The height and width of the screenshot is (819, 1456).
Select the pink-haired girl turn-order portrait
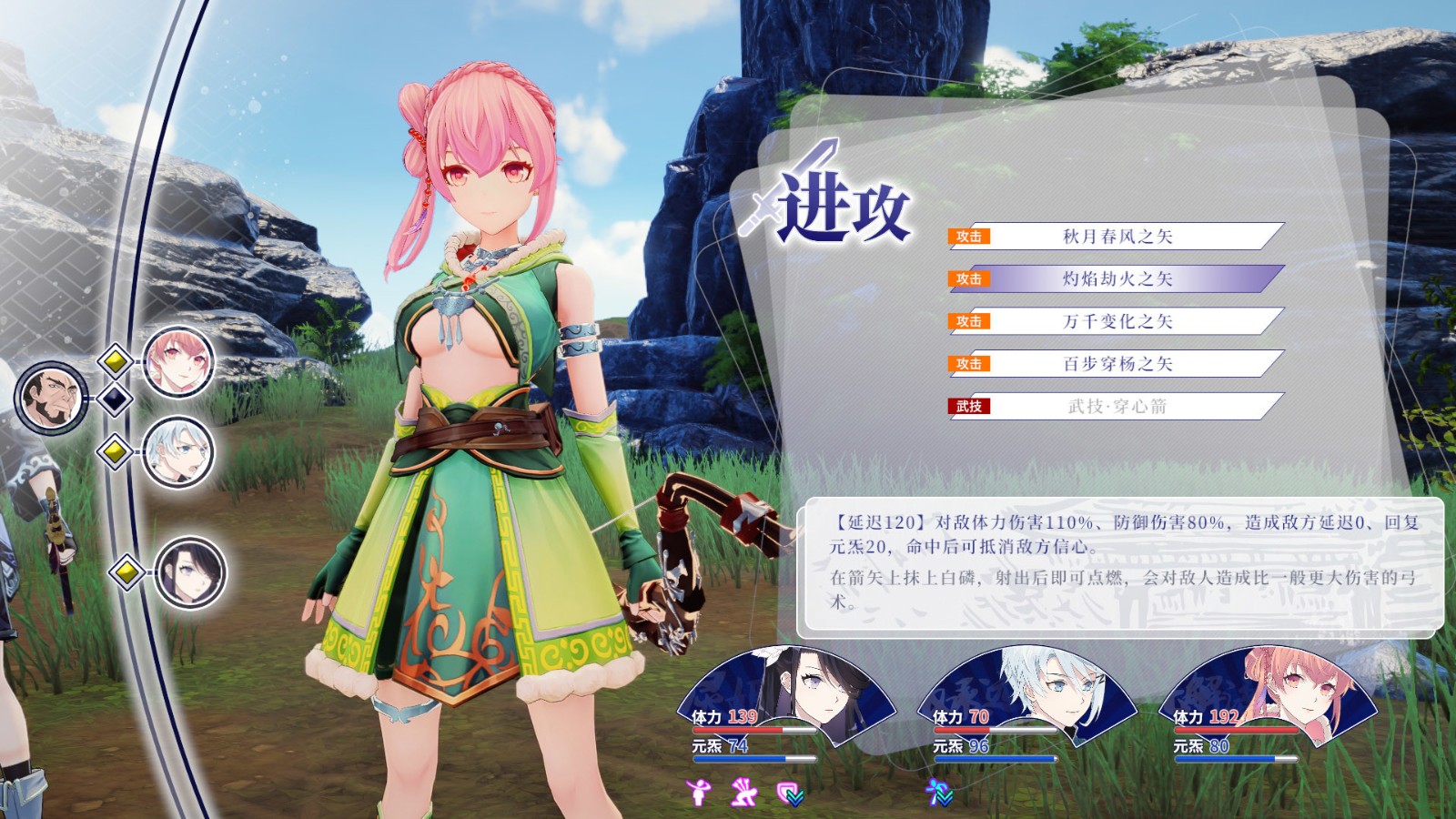(178, 362)
